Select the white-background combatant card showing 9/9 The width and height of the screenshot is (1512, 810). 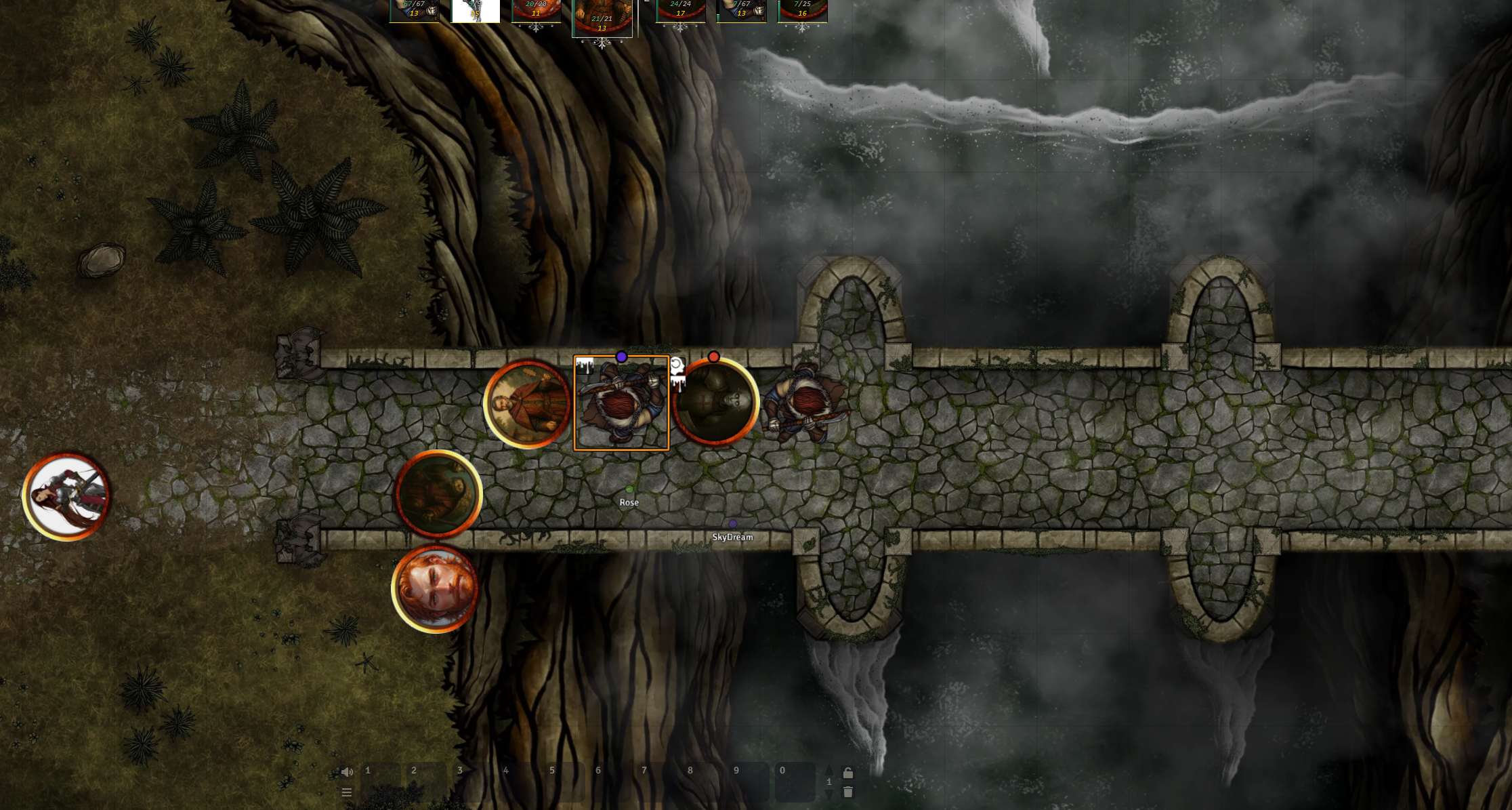[x=476, y=10]
